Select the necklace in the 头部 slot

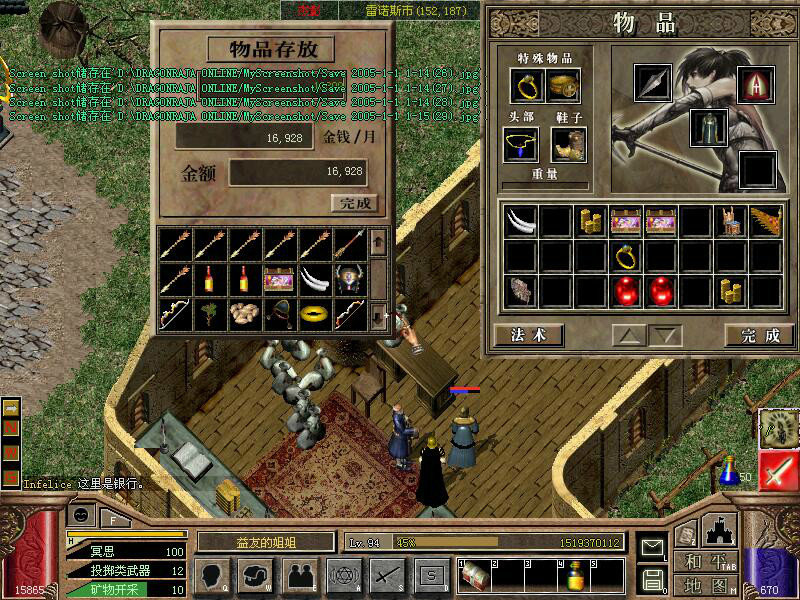[x=520, y=145]
